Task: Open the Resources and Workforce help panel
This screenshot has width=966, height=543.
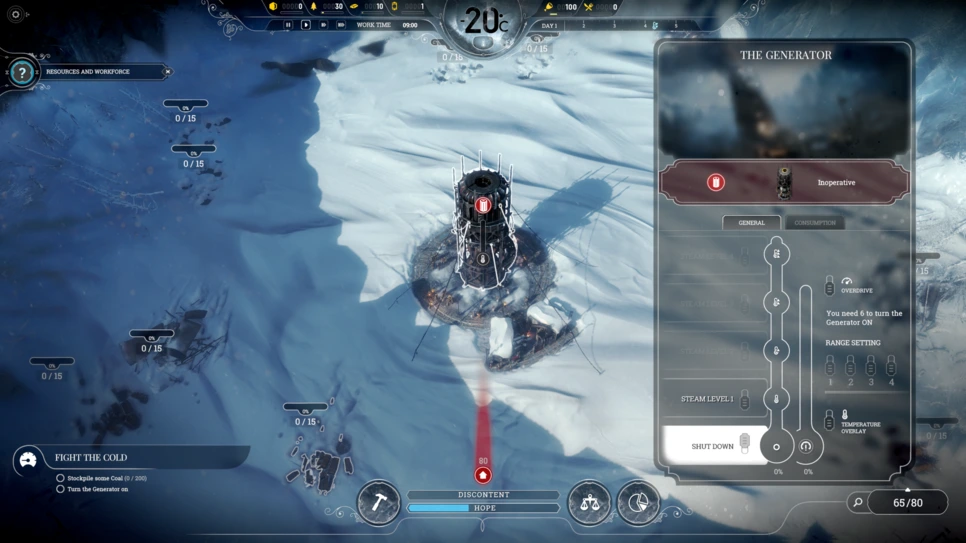Action: (22, 73)
